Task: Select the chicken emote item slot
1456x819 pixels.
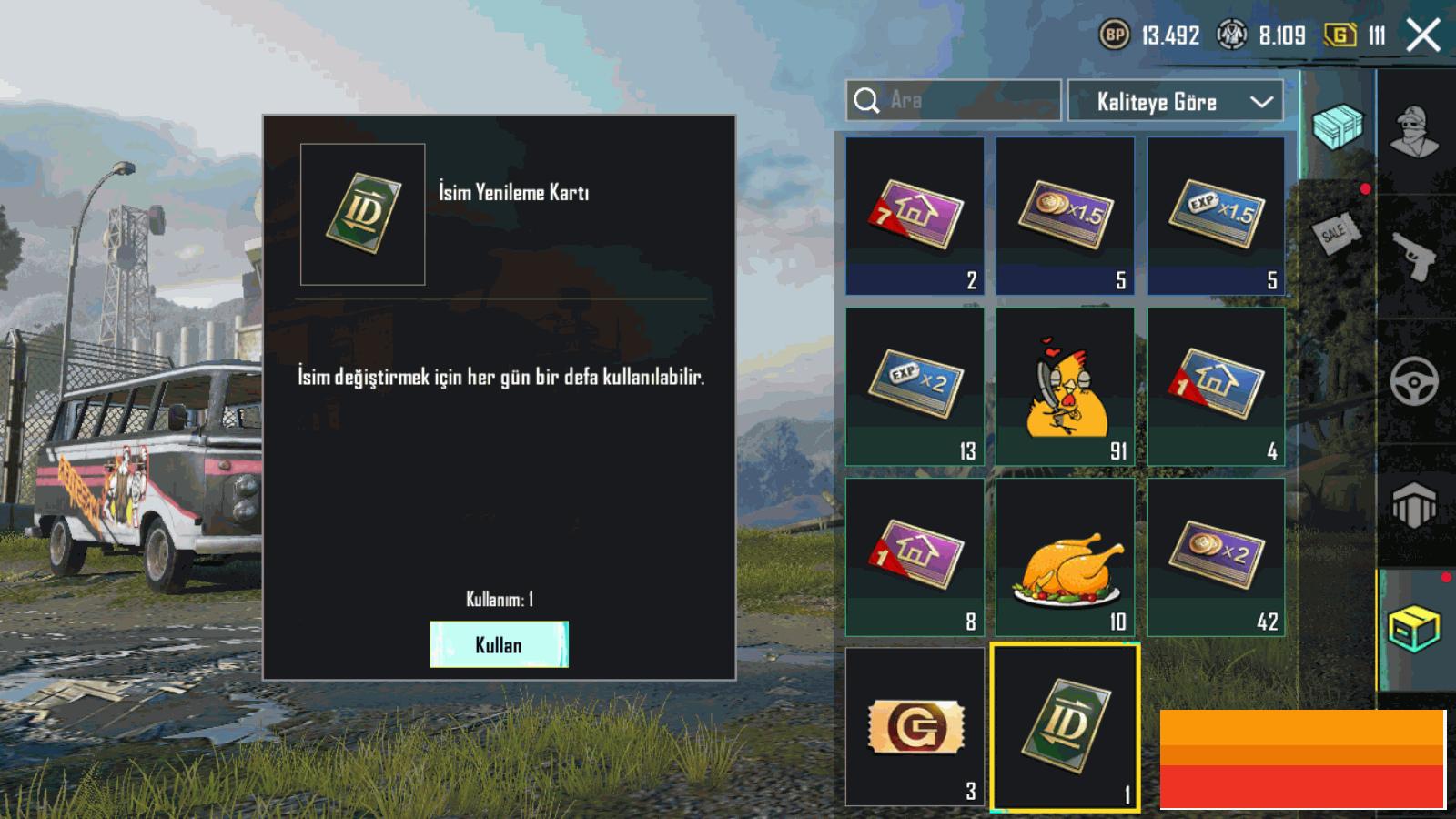Action: pyautogui.click(x=1065, y=388)
